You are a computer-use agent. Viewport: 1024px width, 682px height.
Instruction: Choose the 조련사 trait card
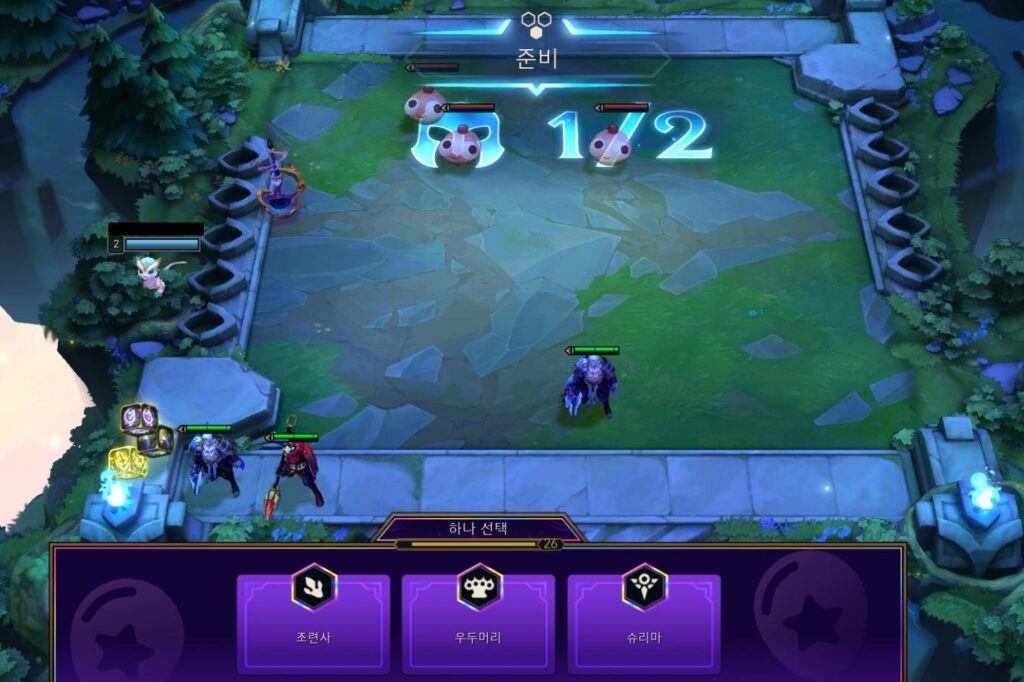click(313, 622)
